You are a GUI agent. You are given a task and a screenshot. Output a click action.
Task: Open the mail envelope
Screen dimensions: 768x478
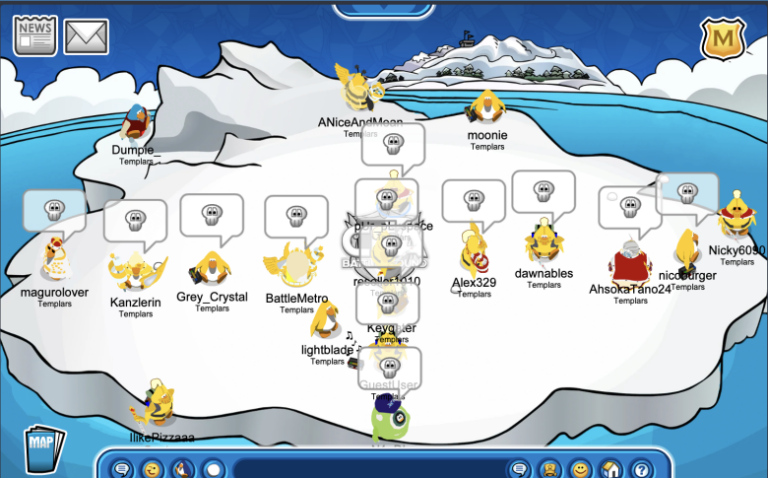(x=86, y=37)
